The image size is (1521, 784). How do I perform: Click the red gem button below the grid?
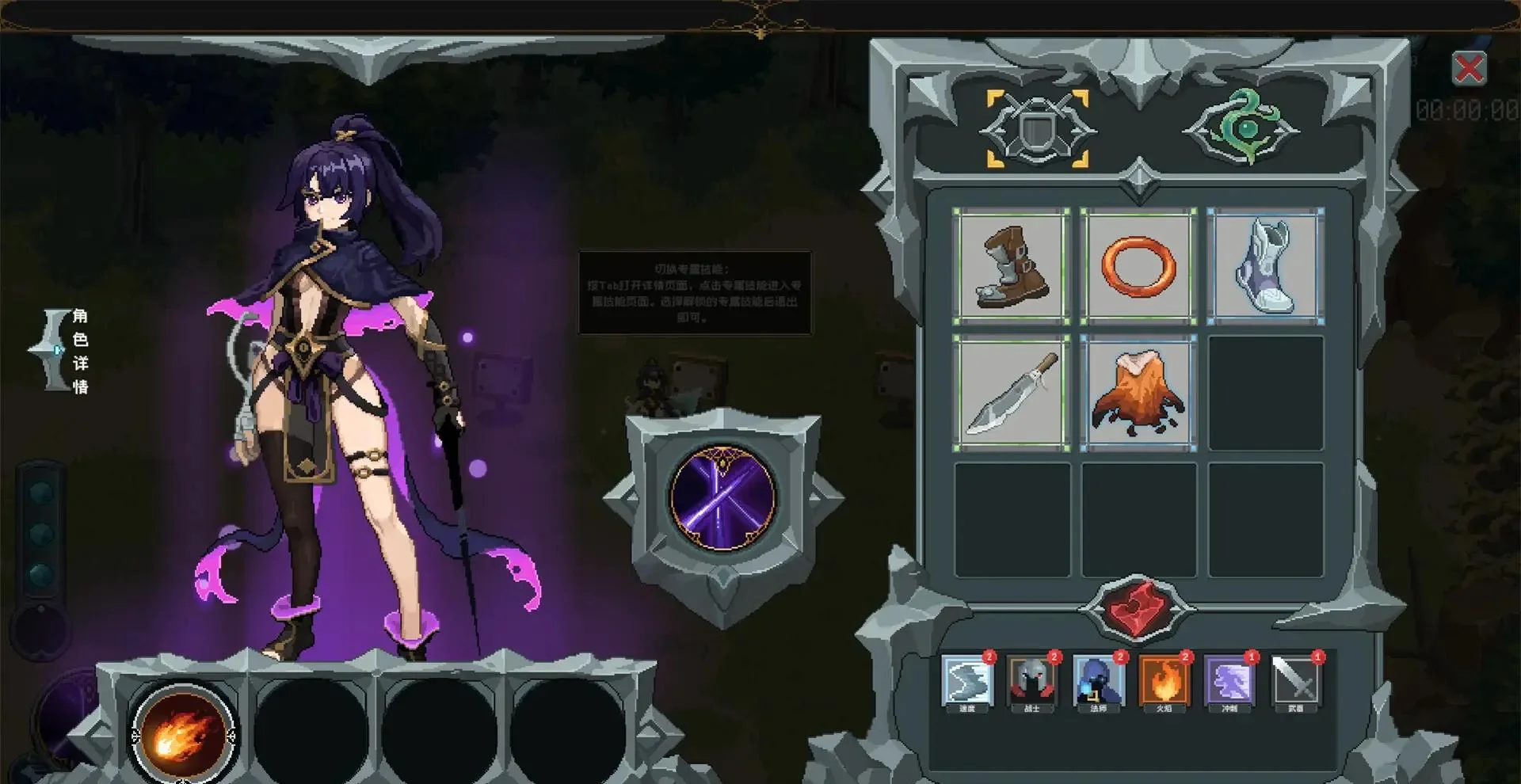tap(1138, 608)
